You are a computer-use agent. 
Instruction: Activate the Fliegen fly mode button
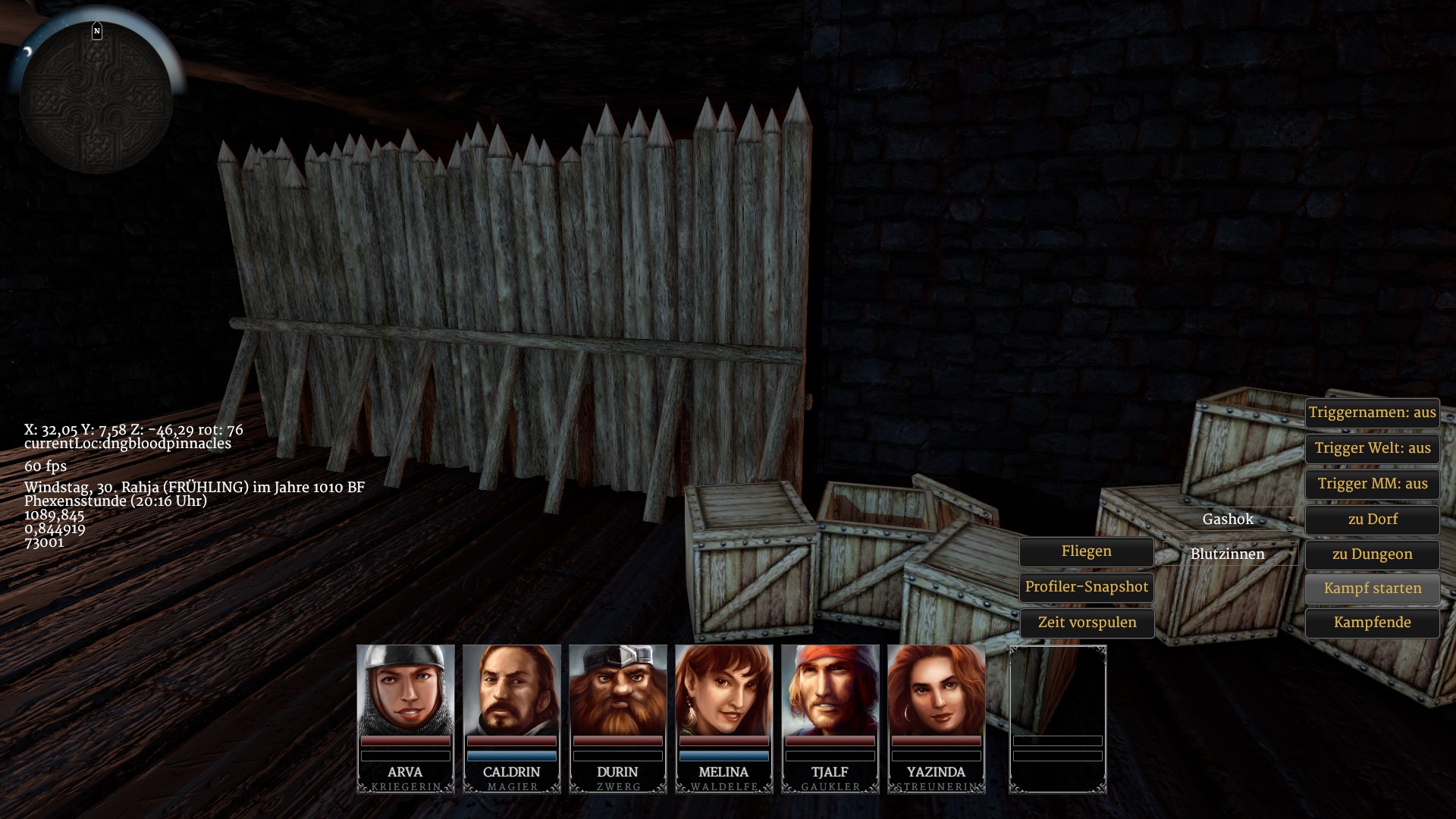pyautogui.click(x=1086, y=552)
